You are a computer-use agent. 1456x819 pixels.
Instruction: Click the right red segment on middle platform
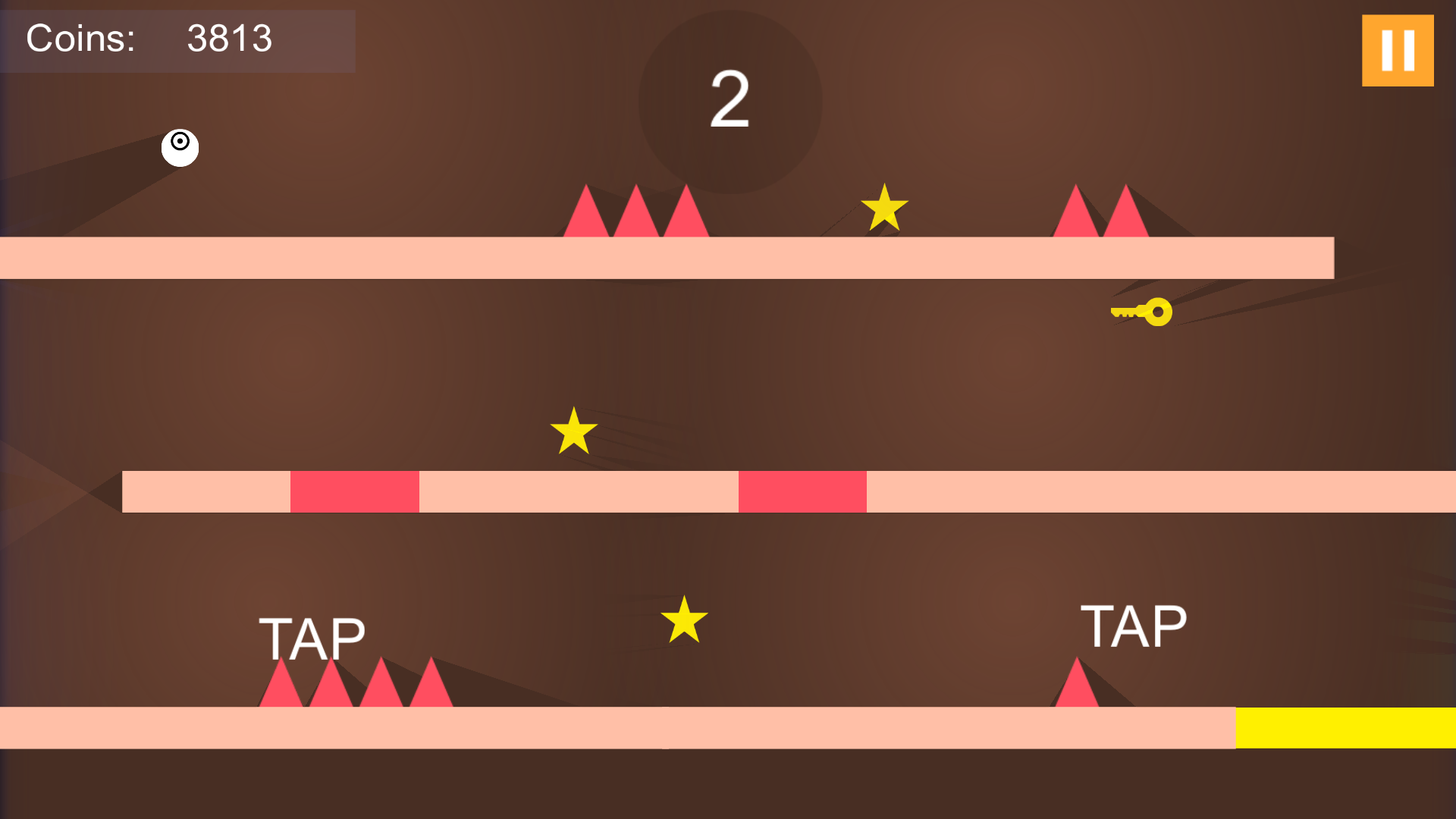802,491
